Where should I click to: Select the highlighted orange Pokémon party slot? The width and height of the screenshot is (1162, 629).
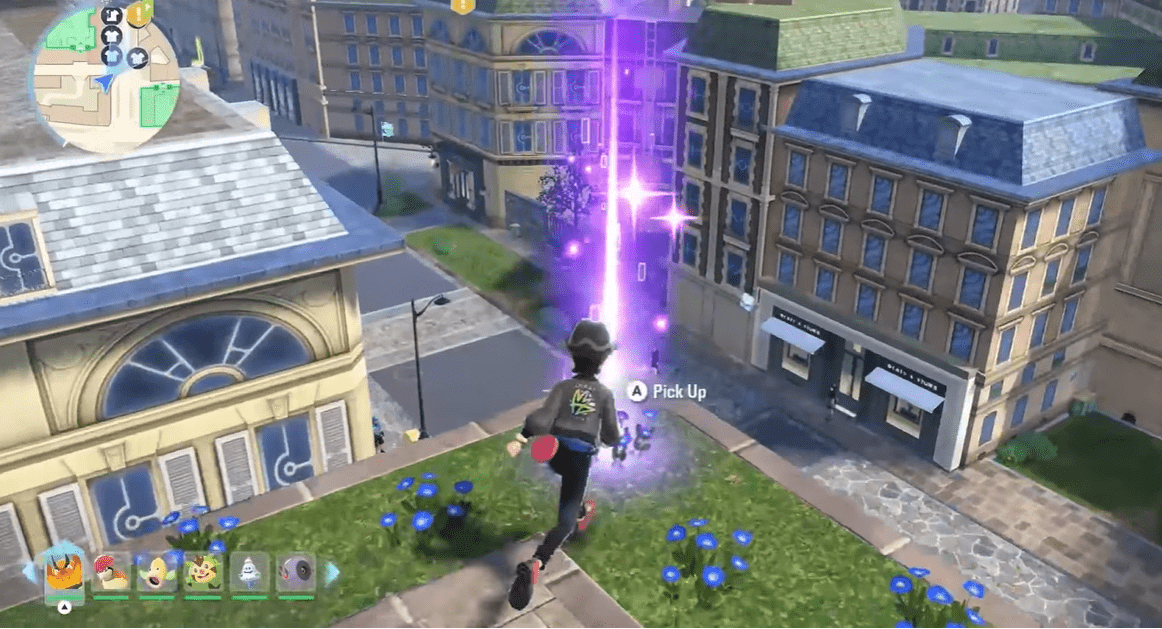pos(64,573)
